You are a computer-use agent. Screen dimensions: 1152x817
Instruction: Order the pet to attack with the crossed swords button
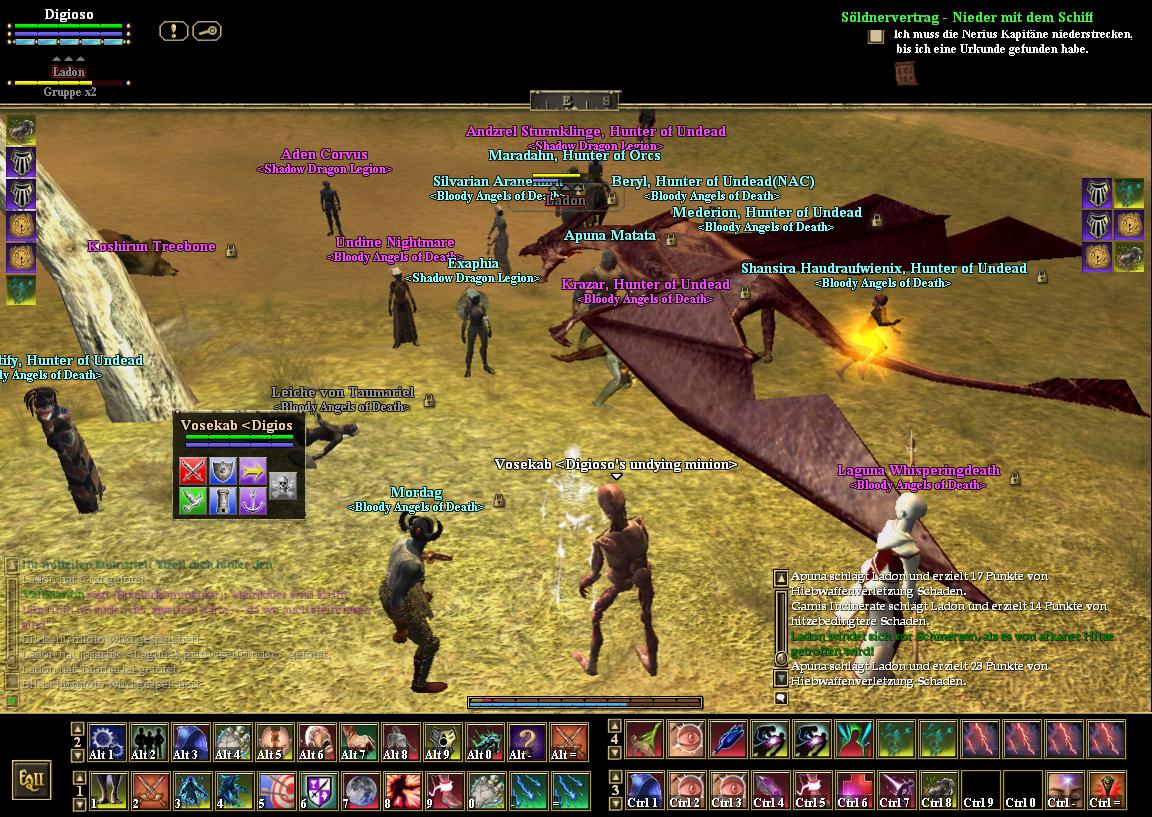point(192,471)
